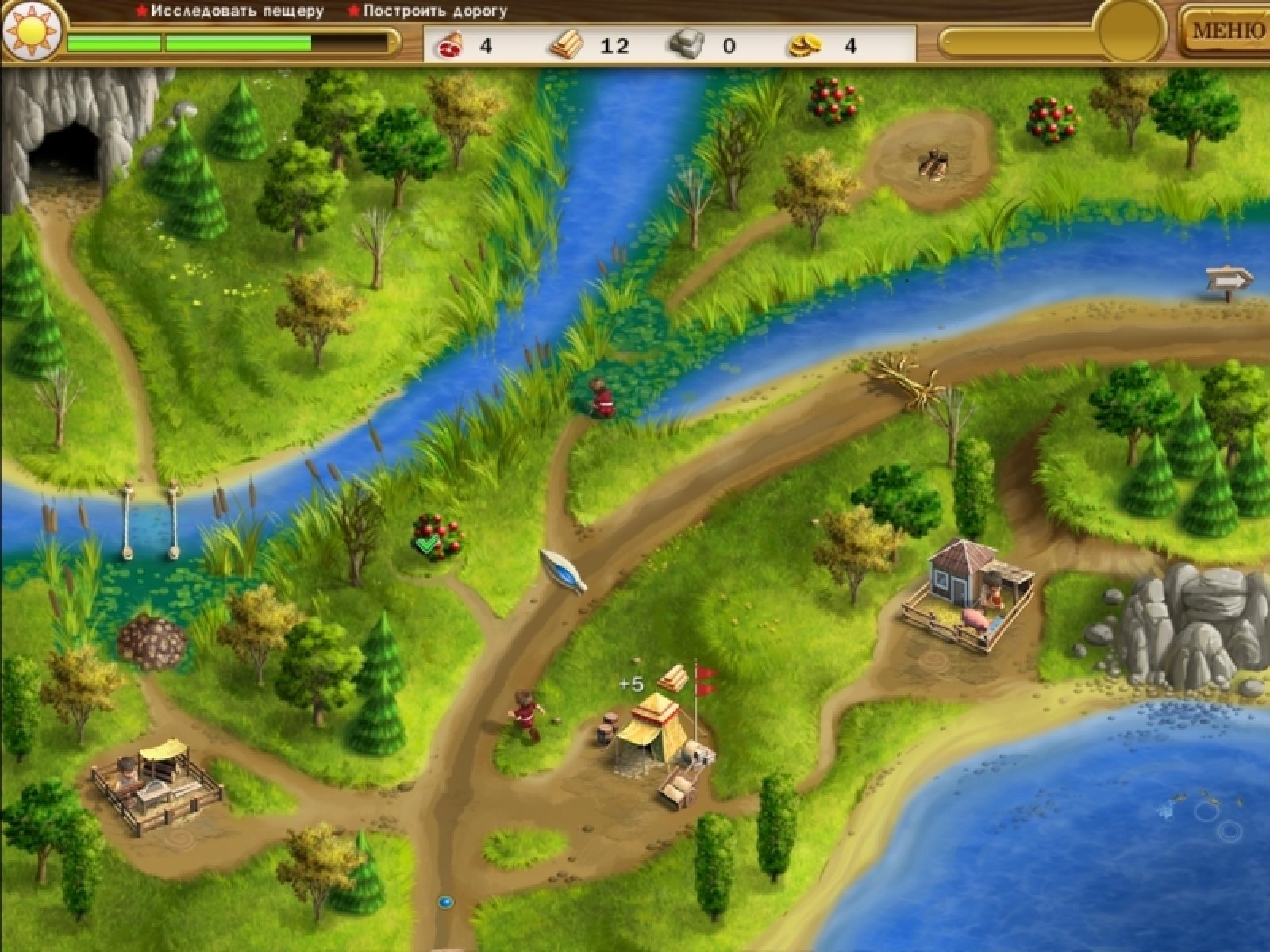Viewport: 1270px width, 952px height.
Task: Activate the round golden bonus medallion
Action: pyautogui.click(x=1130, y=32)
